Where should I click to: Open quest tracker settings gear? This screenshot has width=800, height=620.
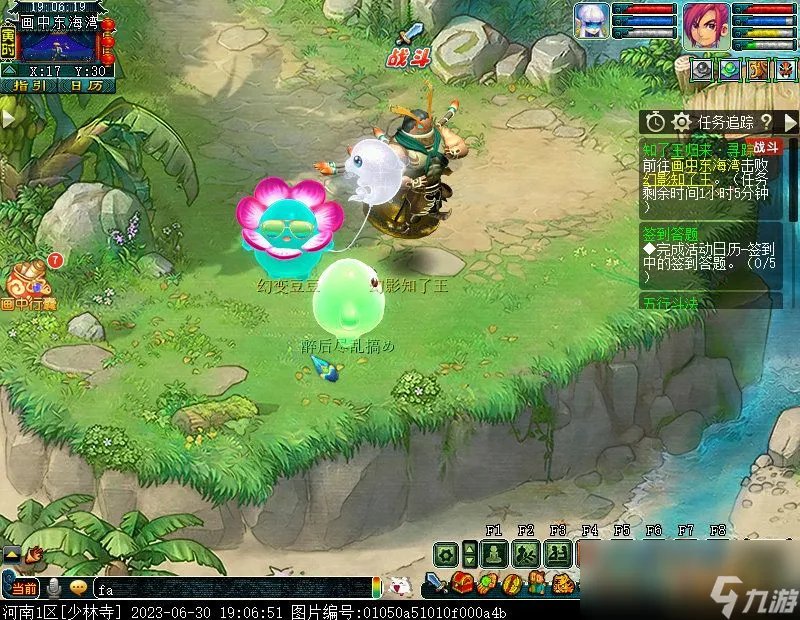681,122
